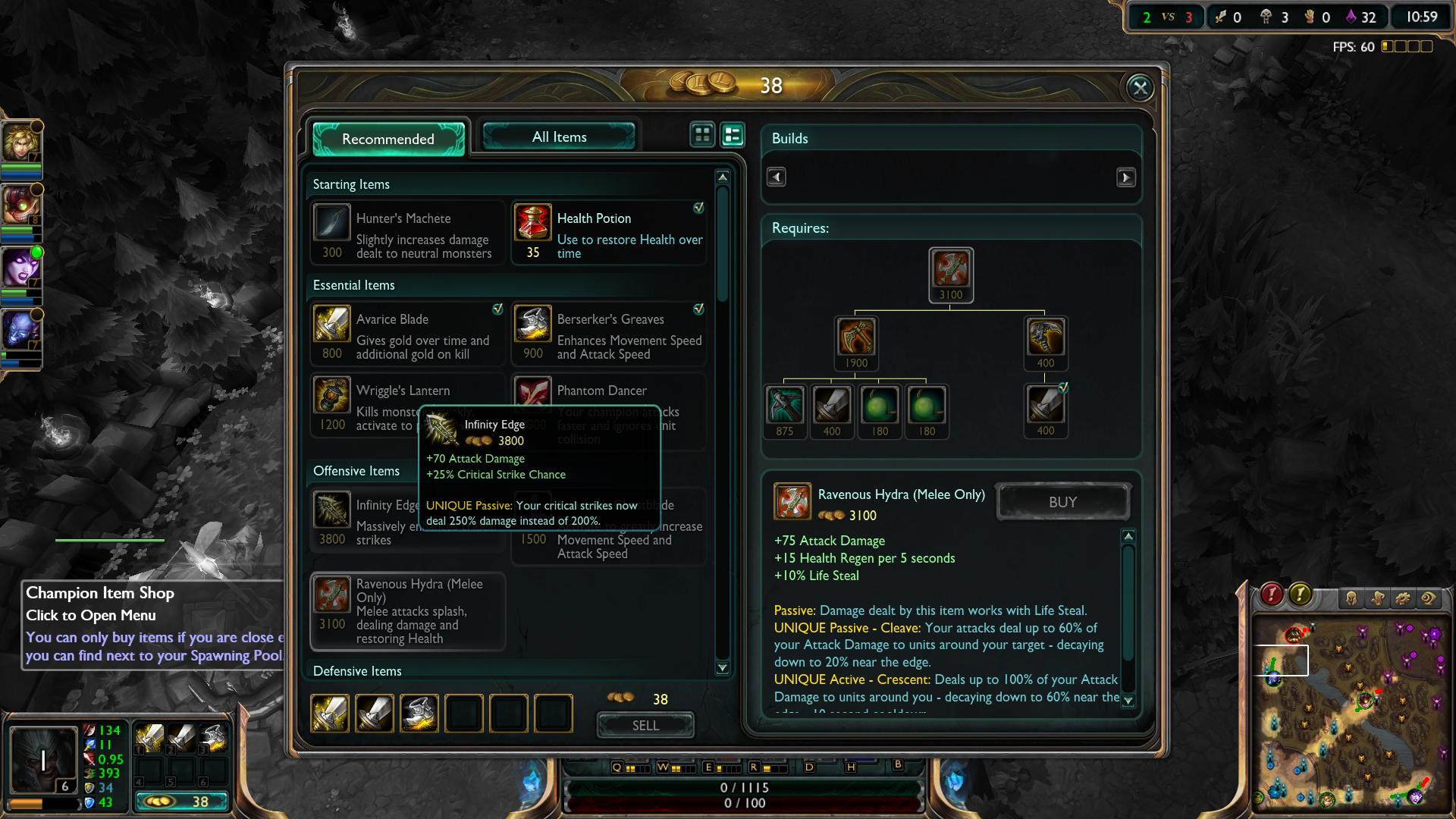Viewport: 1456px width, 819px height.
Task: Show previous build with left arrow
Action: (x=776, y=177)
